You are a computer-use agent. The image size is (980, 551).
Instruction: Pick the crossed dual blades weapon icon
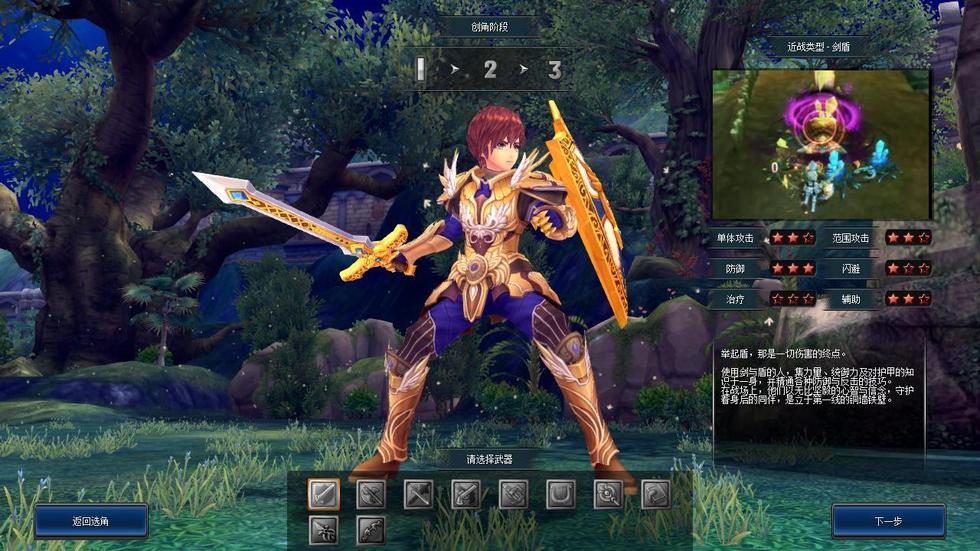click(x=419, y=494)
